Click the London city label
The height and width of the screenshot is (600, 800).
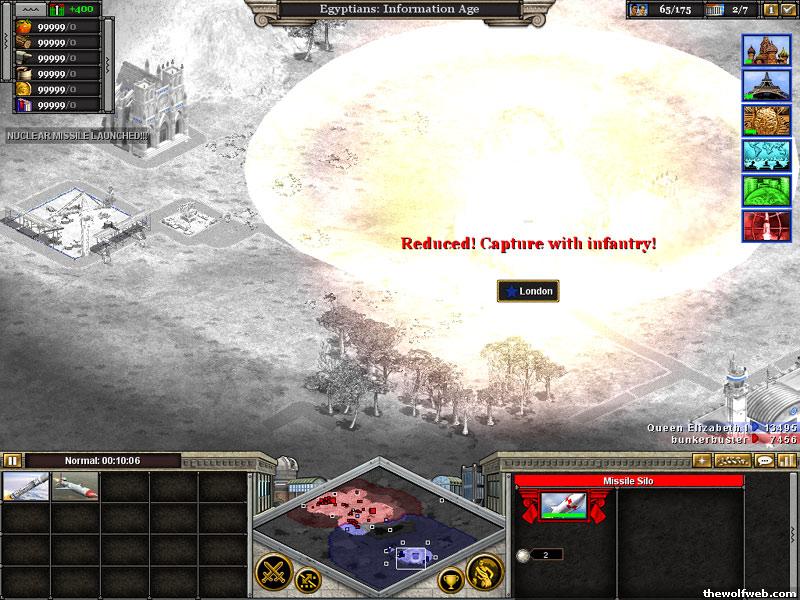pyautogui.click(x=528, y=291)
